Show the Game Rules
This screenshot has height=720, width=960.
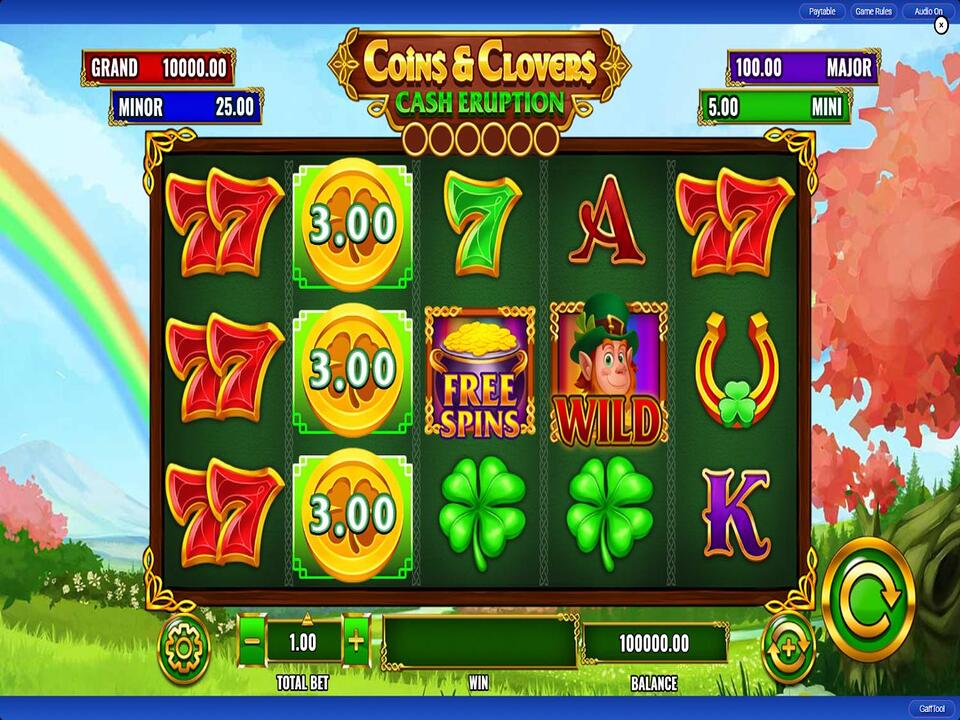pyautogui.click(x=872, y=11)
